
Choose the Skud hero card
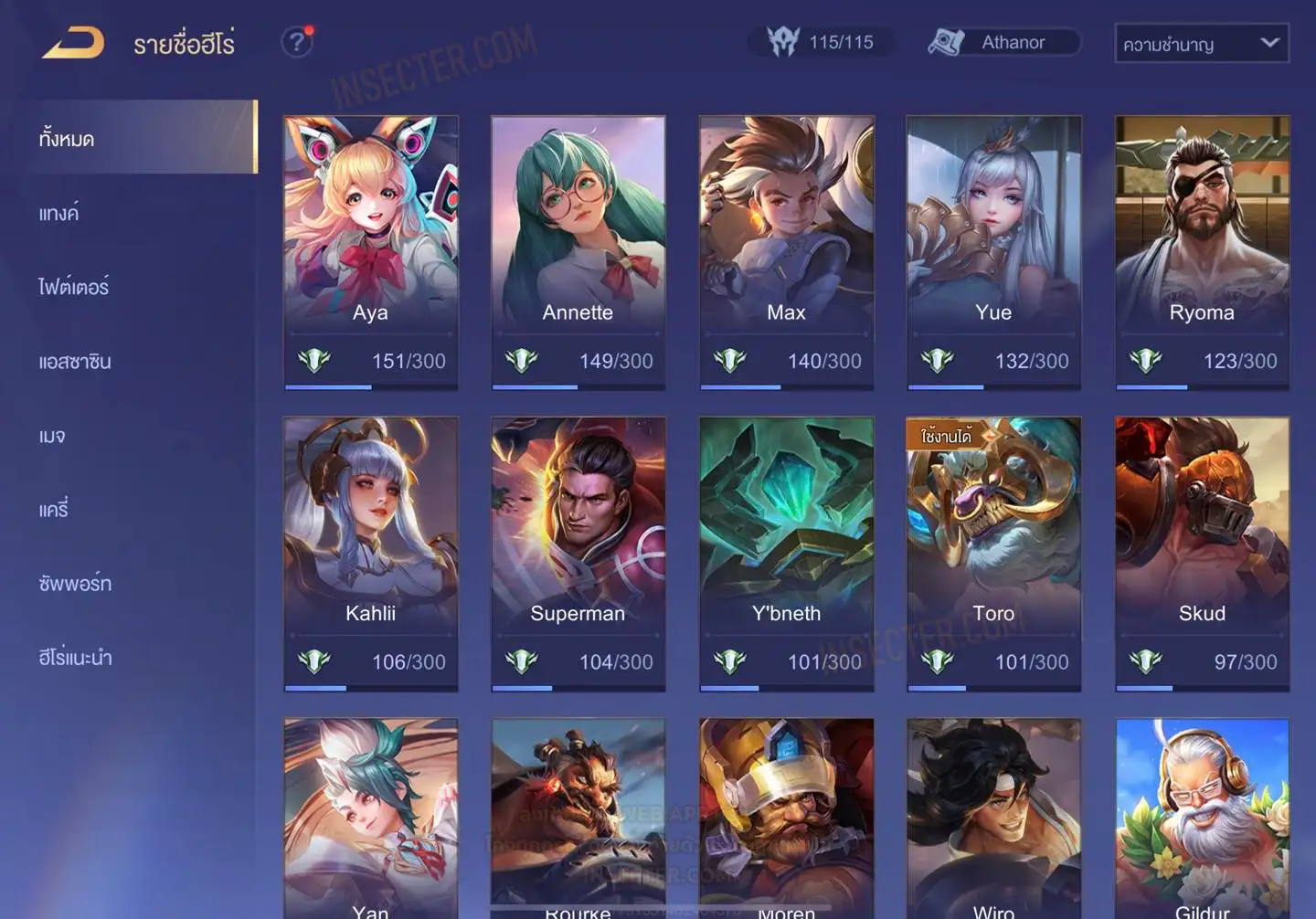[1202, 553]
